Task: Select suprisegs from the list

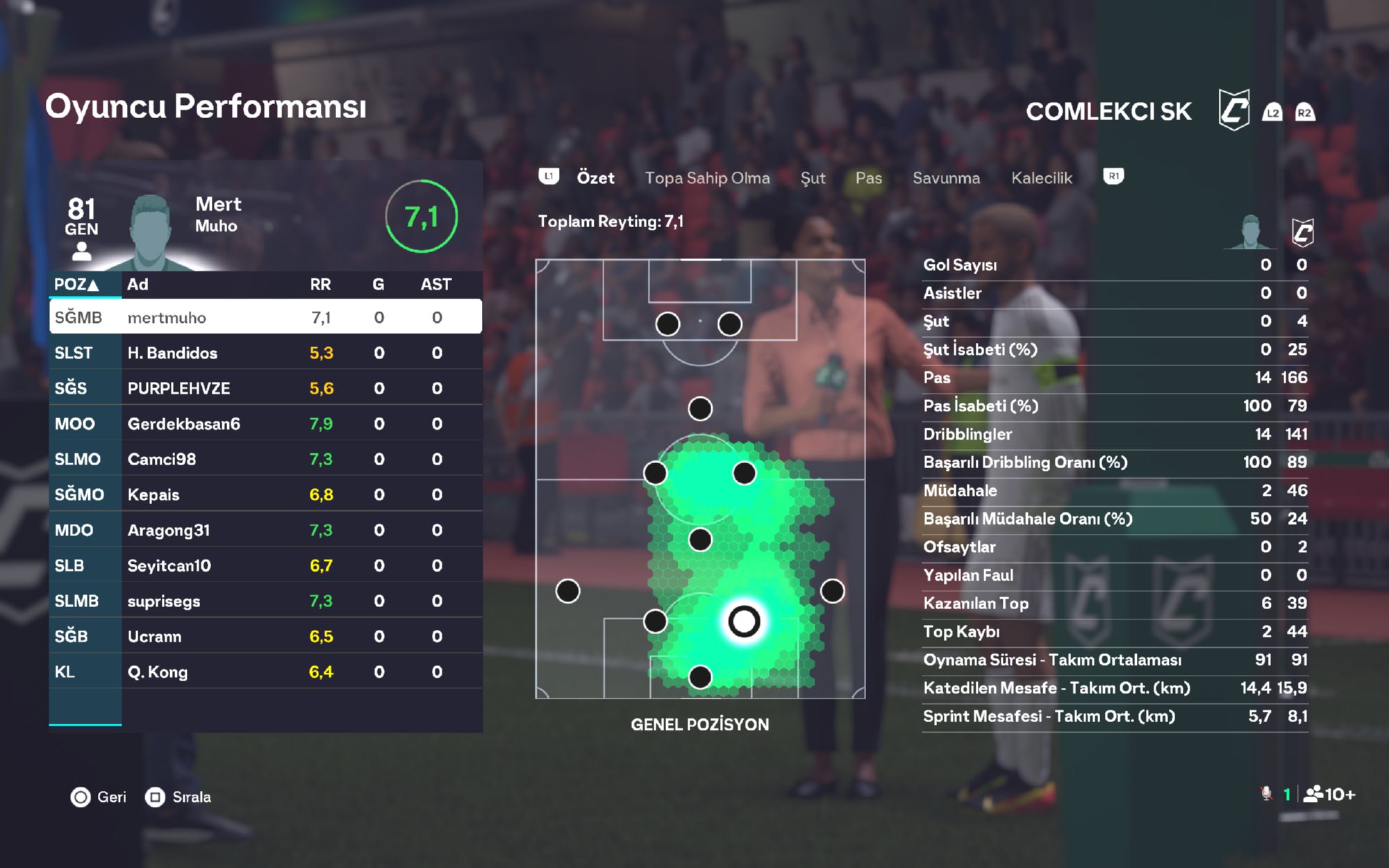Action: point(265,601)
